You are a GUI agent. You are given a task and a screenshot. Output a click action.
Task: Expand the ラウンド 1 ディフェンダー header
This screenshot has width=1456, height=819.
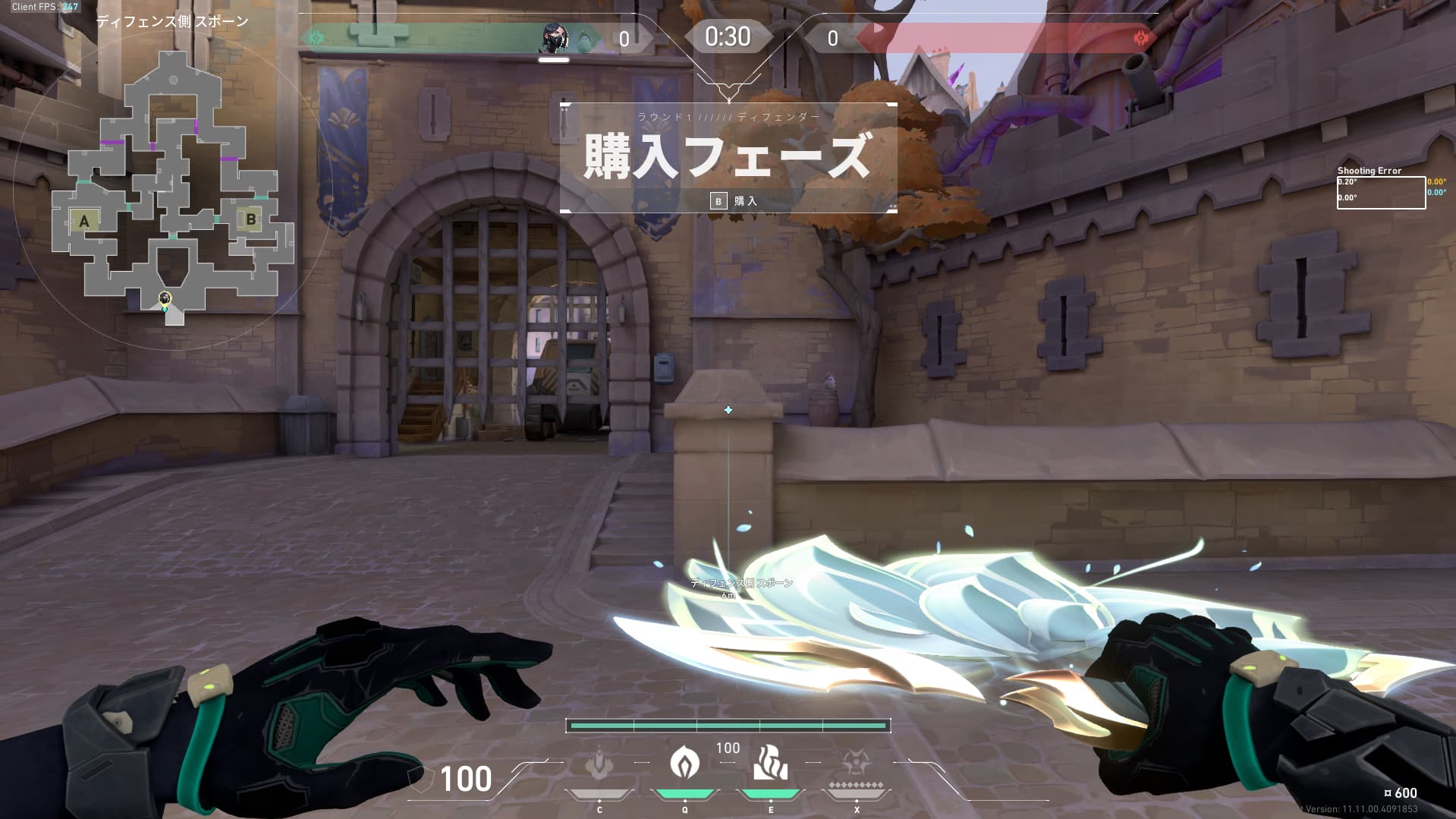[x=728, y=115]
